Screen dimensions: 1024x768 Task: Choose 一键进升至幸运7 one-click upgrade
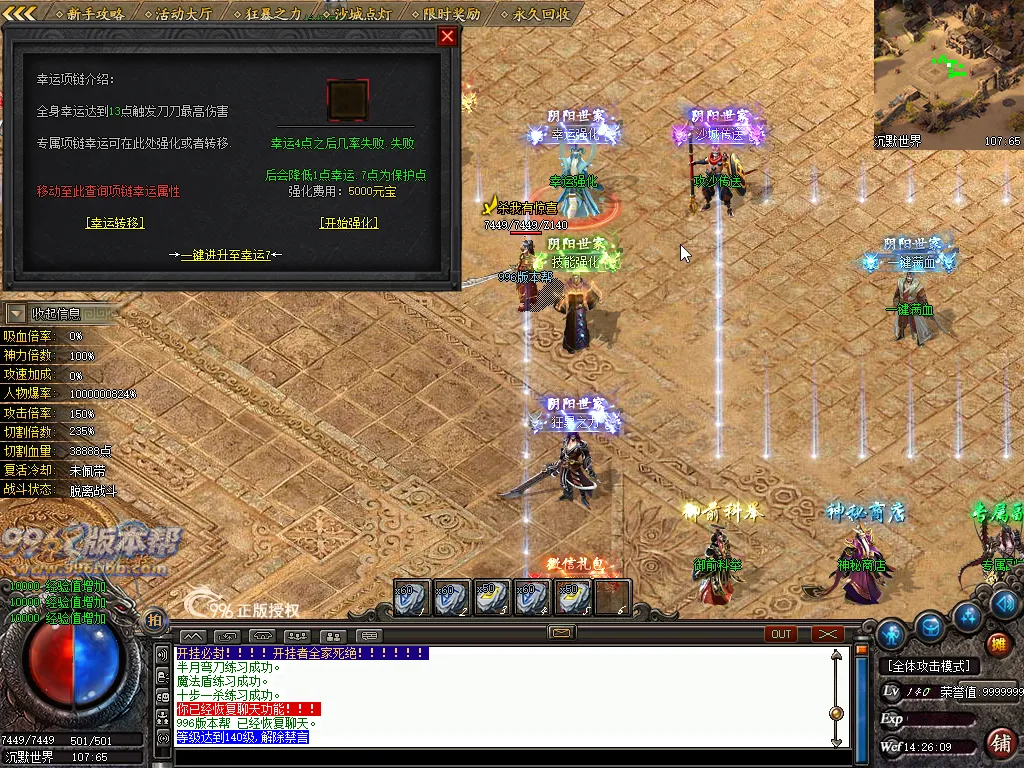tap(225, 255)
